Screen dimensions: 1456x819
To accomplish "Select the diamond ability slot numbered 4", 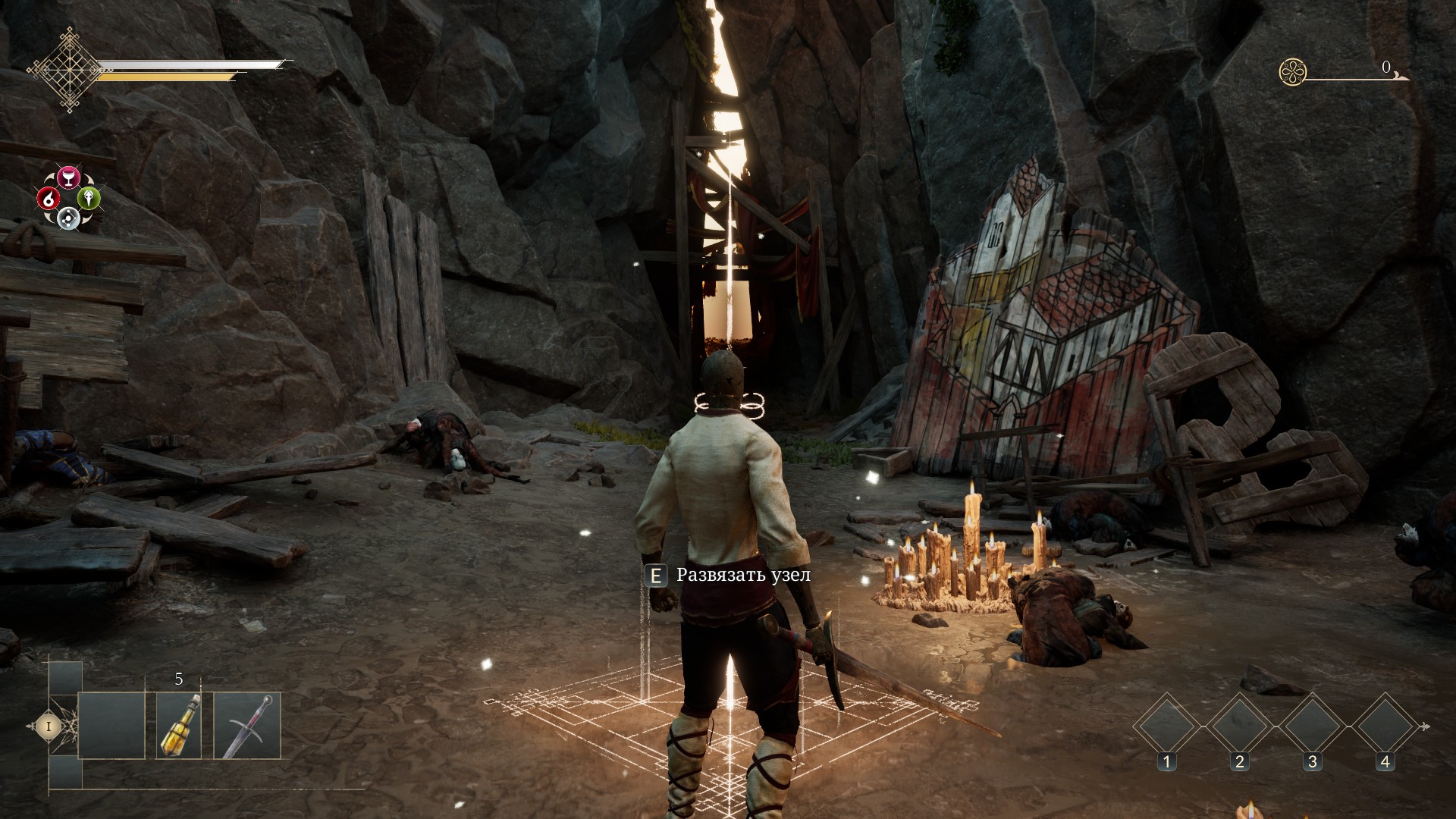I will (x=1385, y=726).
